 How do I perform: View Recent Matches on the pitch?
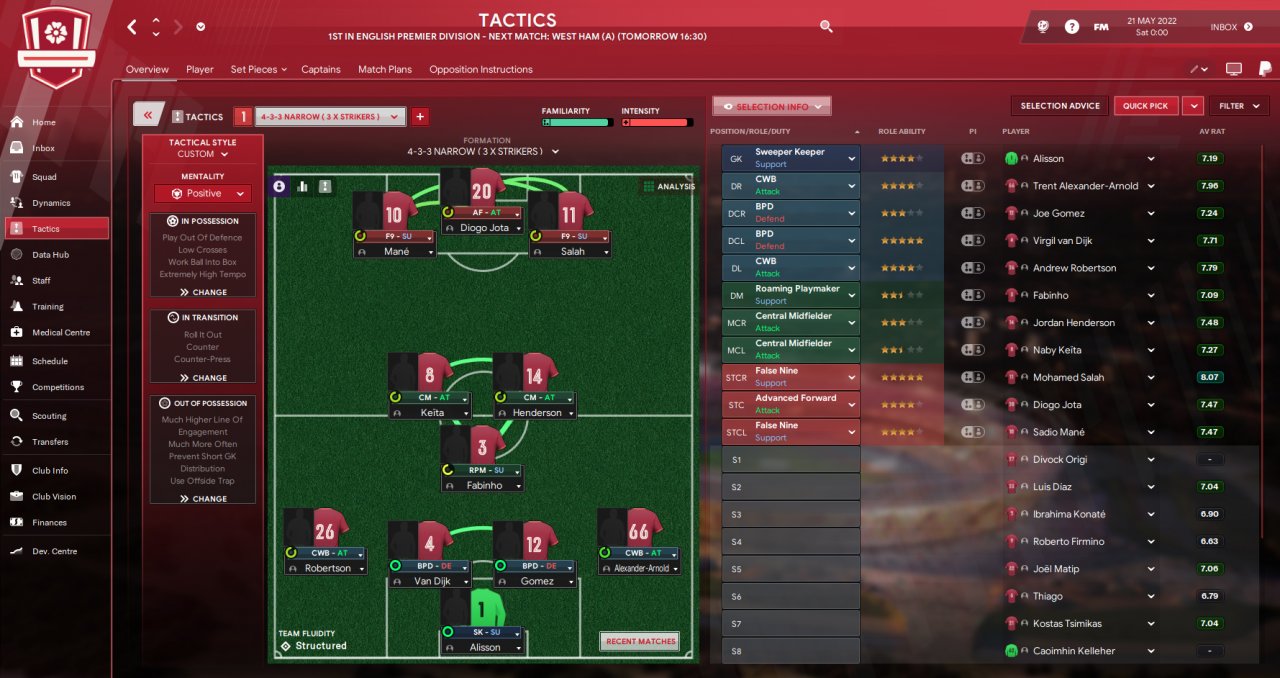pos(639,641)
